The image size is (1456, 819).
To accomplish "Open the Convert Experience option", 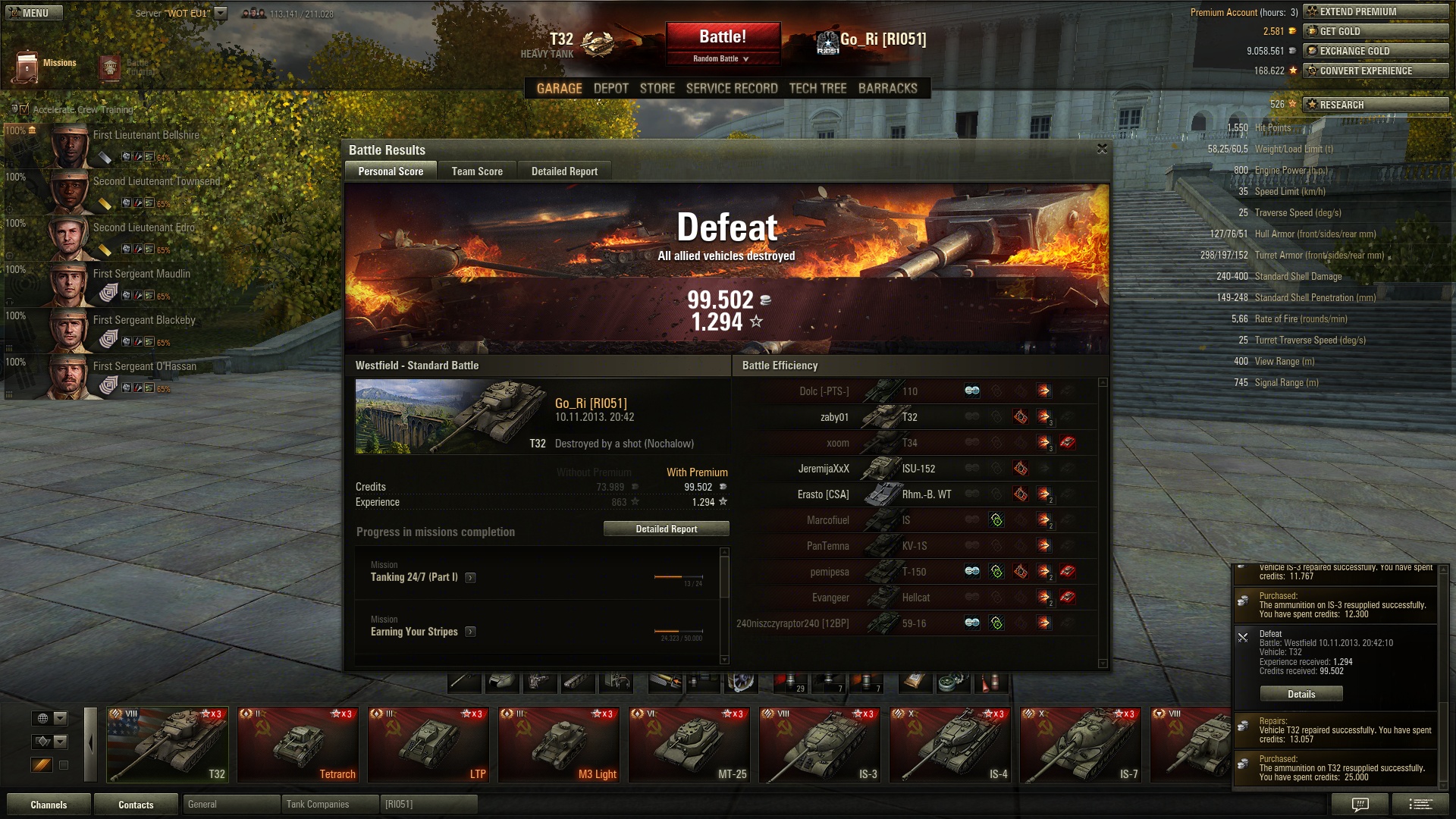I will coord(1375,71).
